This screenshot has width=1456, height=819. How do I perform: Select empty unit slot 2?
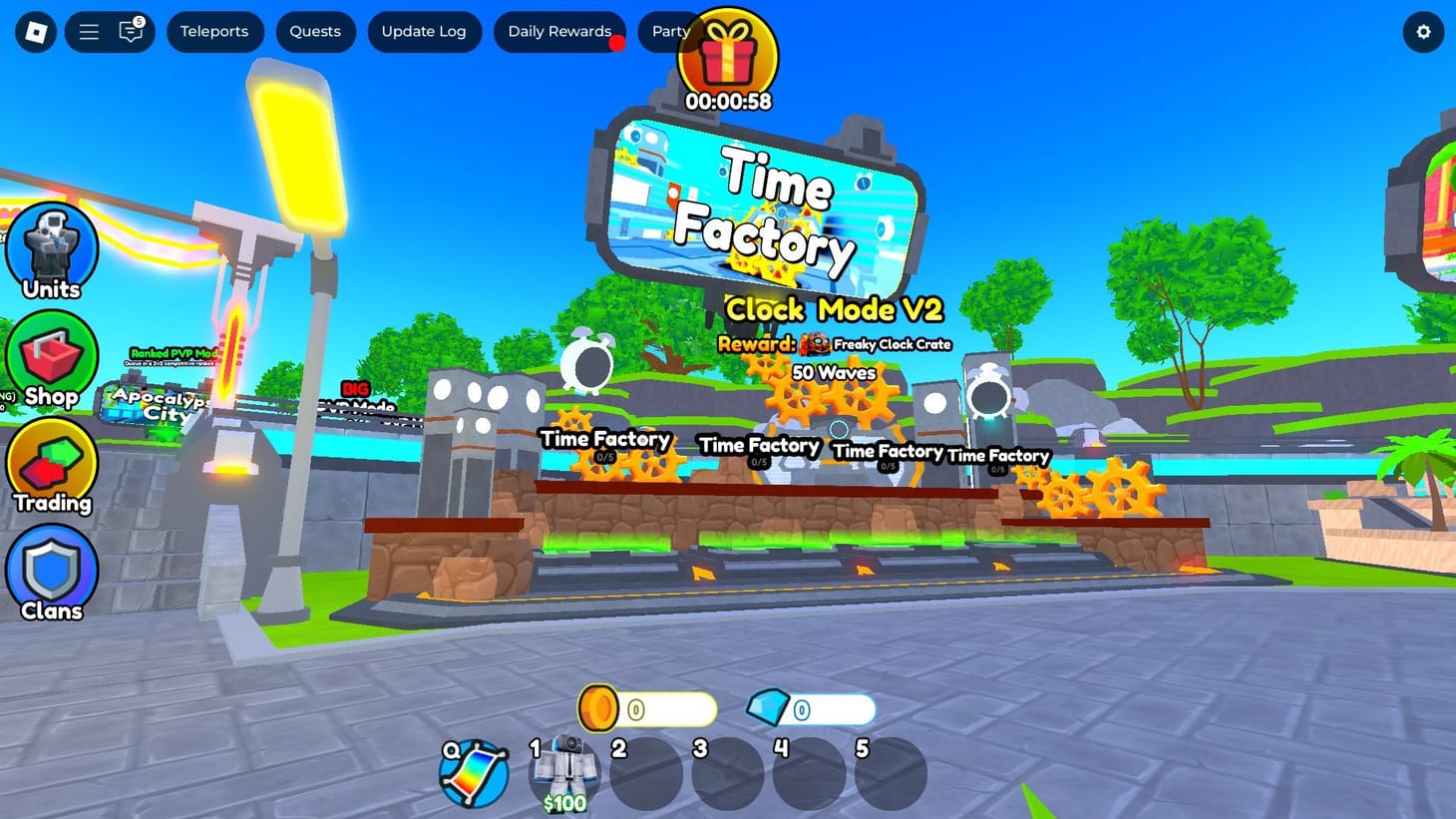[646, 773]
